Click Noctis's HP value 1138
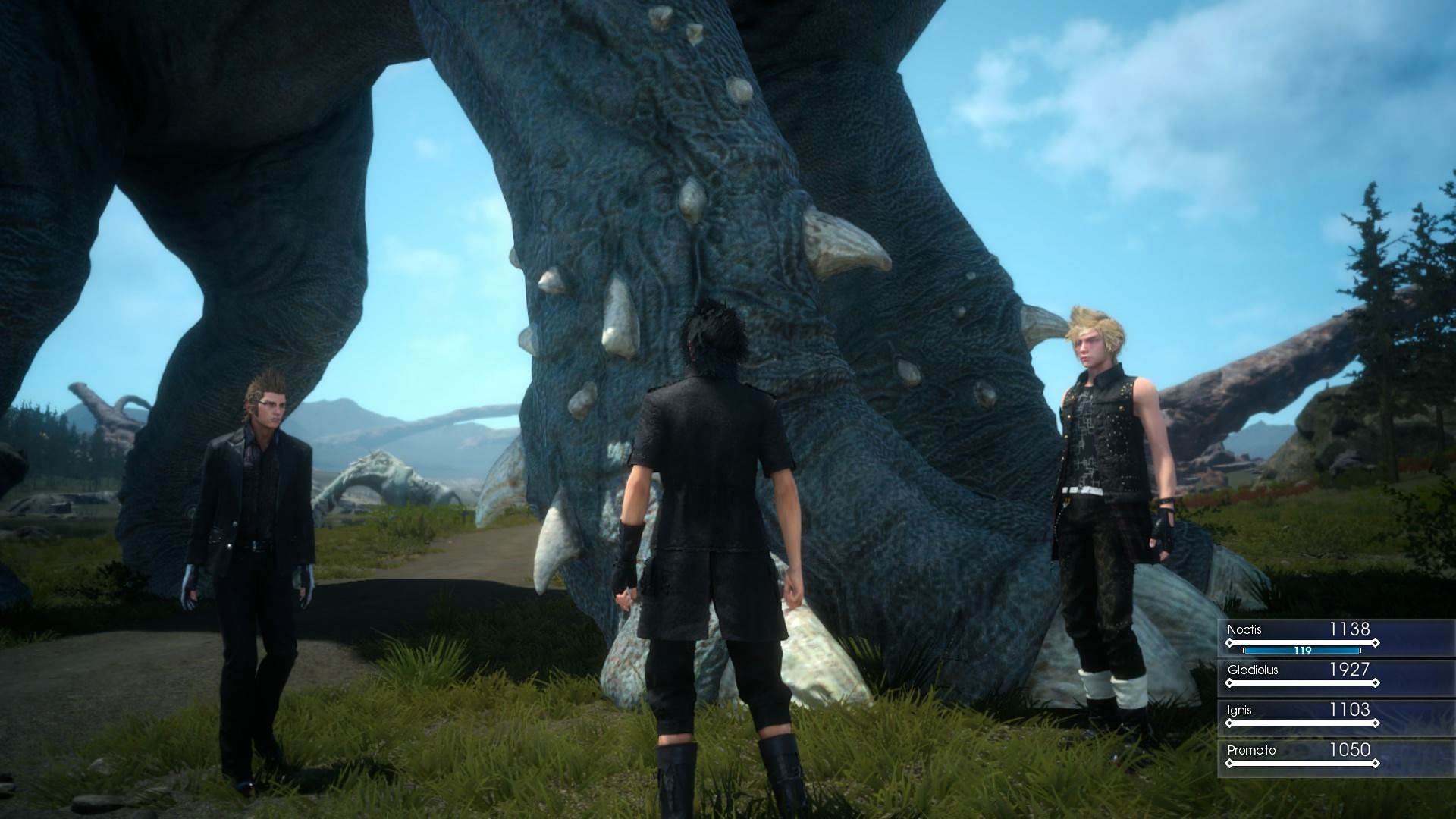Screen dimensions: 1456x819 [1350, 629]
